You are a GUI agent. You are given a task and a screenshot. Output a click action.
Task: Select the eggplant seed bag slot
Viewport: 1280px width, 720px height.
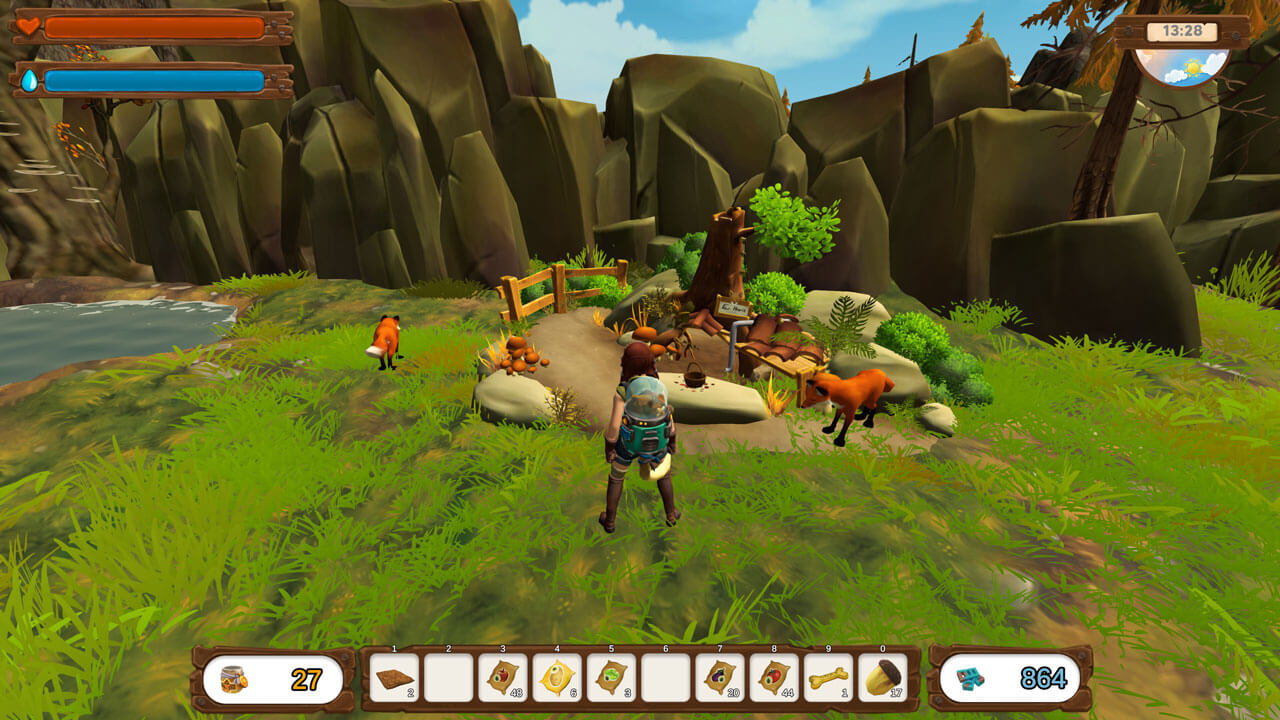pos(719,678)
